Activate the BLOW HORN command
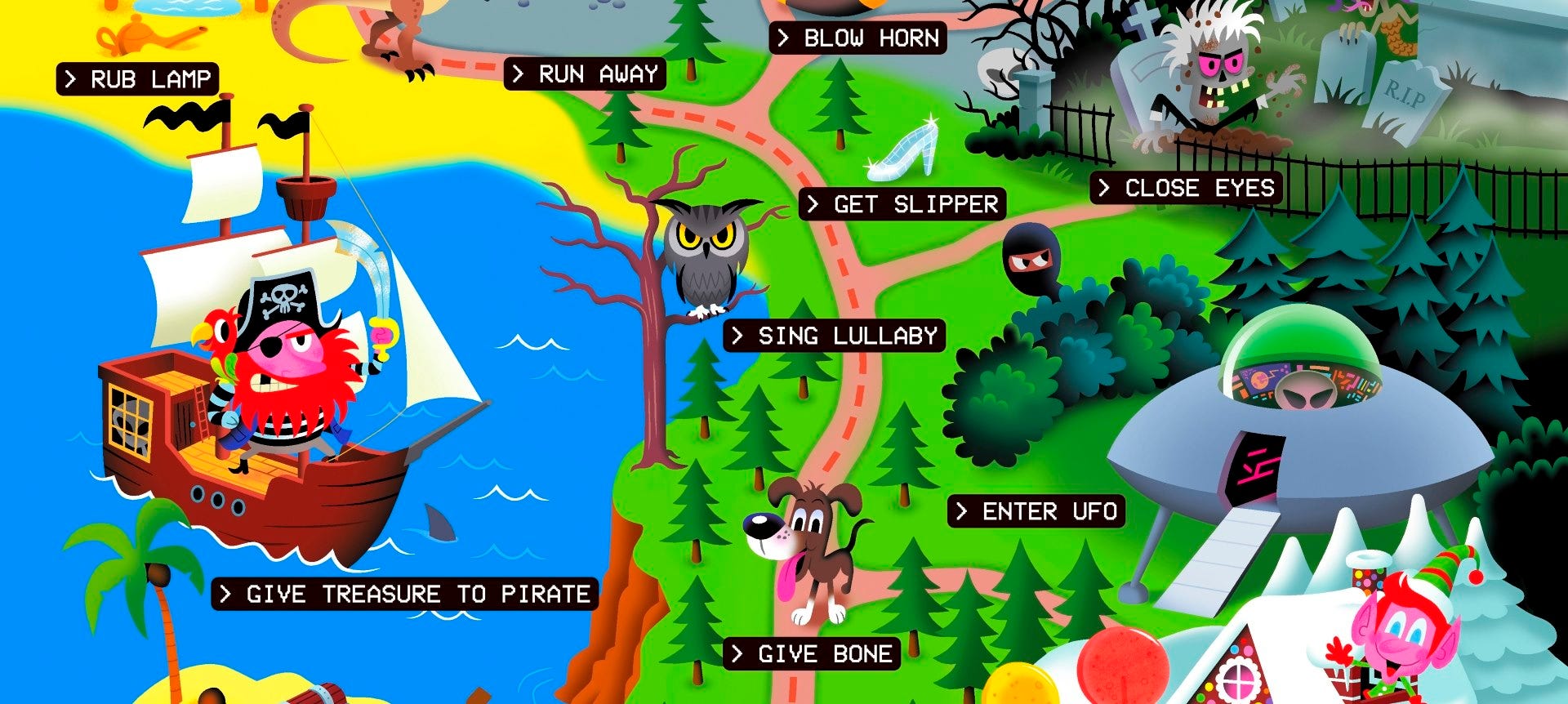Viewport: 1568px width, 704px height. [x=857, y=38]
